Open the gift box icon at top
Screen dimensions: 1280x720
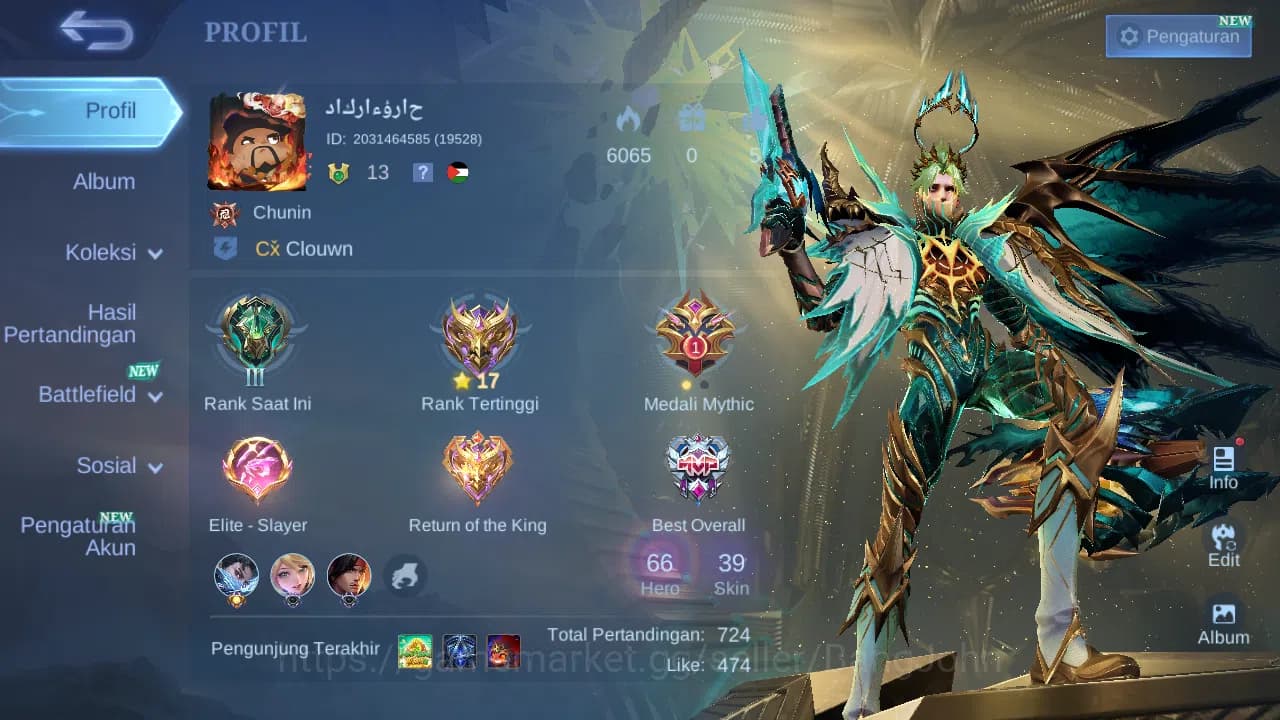[x=692, y=118]
